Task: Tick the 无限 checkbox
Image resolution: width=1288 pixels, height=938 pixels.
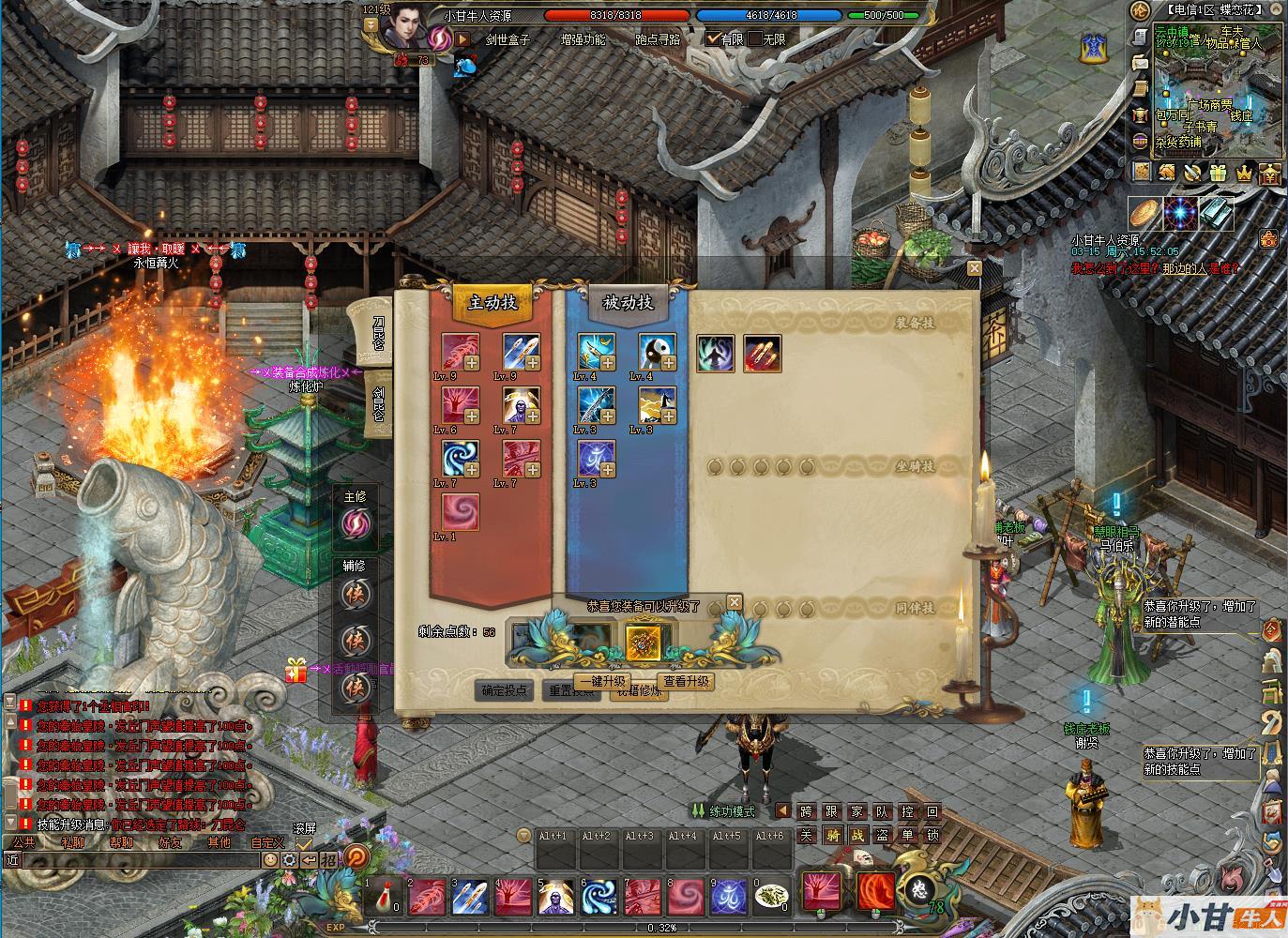Action: click(755, 39)
